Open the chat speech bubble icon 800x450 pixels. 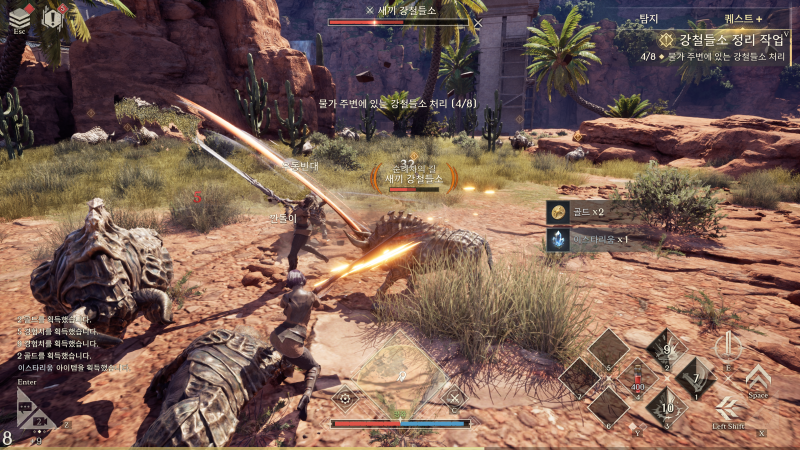pyautogui.click(x=27, y=407)
